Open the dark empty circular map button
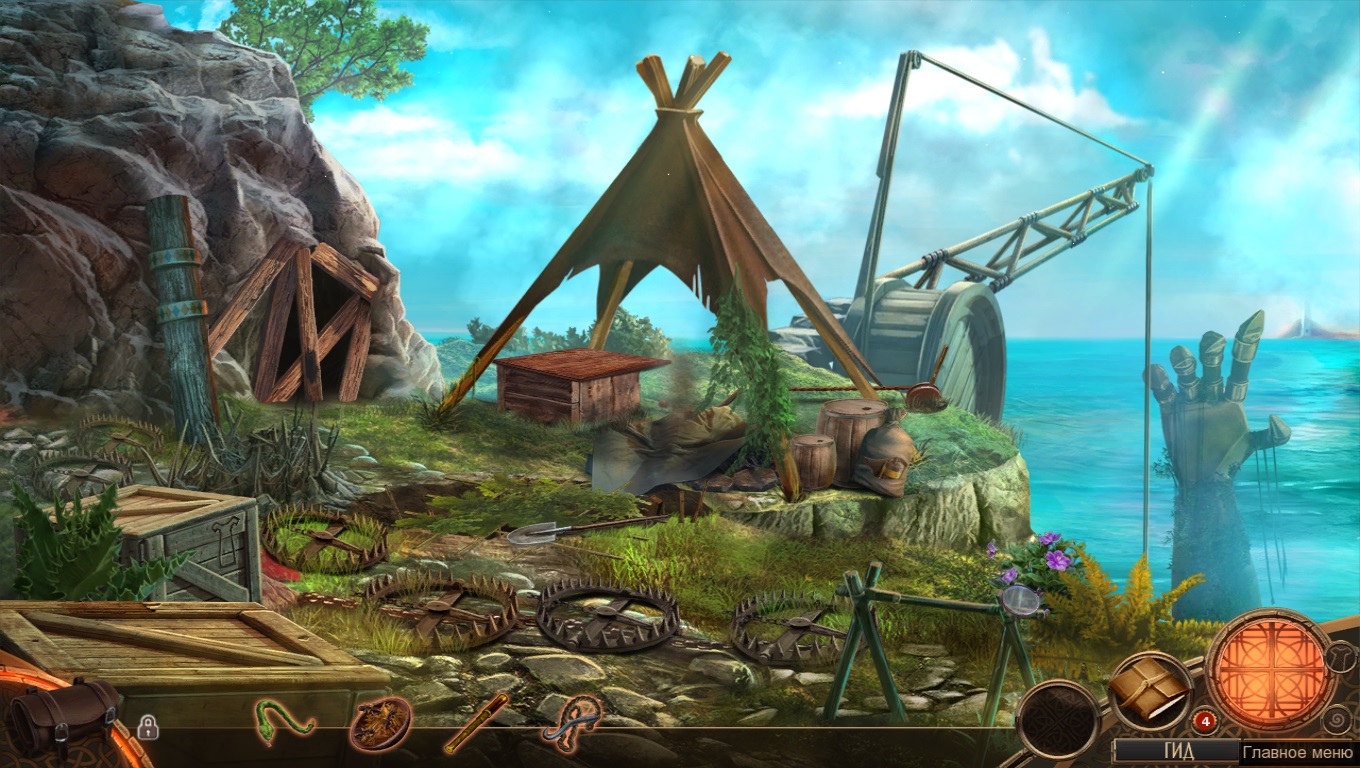The image size is (1360, 768). [x=1057, y=719]
